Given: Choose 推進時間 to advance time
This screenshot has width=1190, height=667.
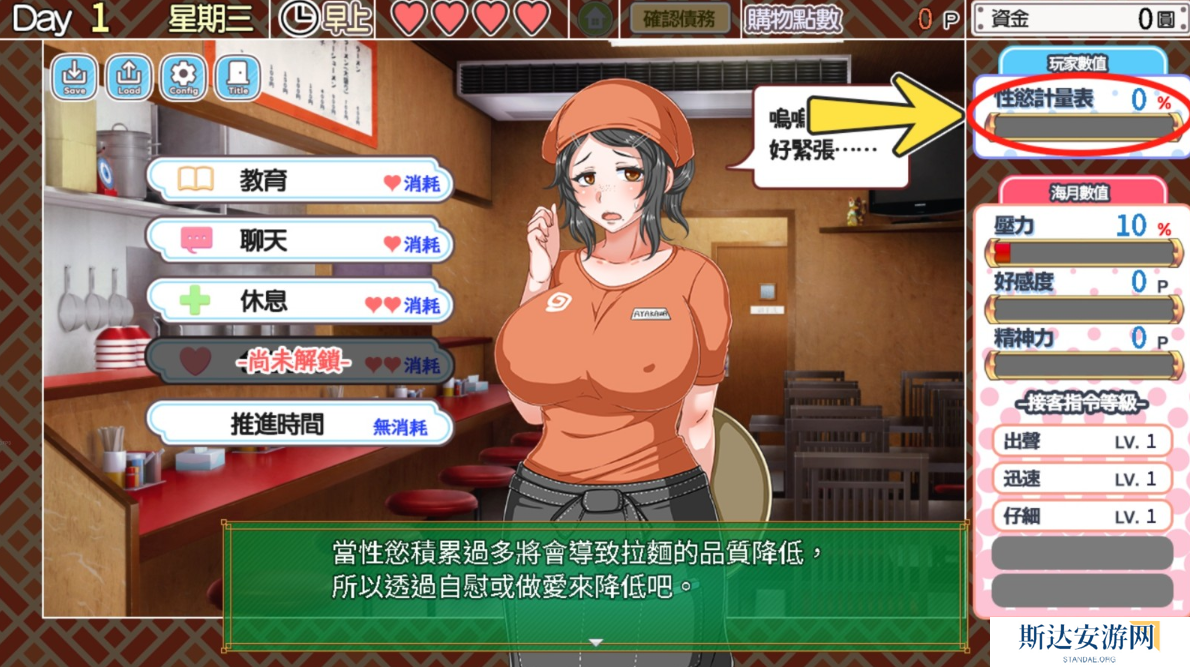Looking at the screenshot, I should [x=298, y=425].
